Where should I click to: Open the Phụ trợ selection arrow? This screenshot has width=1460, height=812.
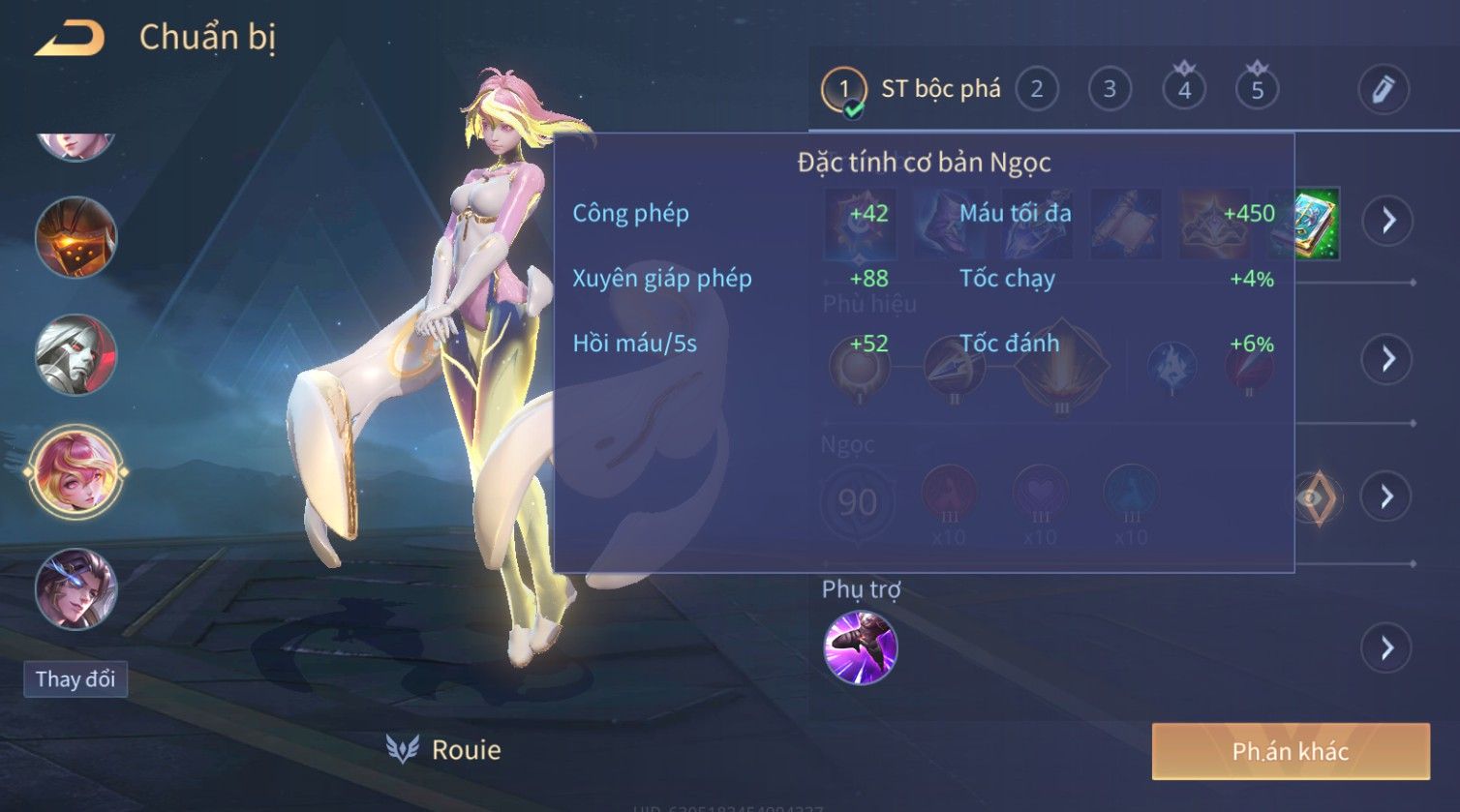1387,647
